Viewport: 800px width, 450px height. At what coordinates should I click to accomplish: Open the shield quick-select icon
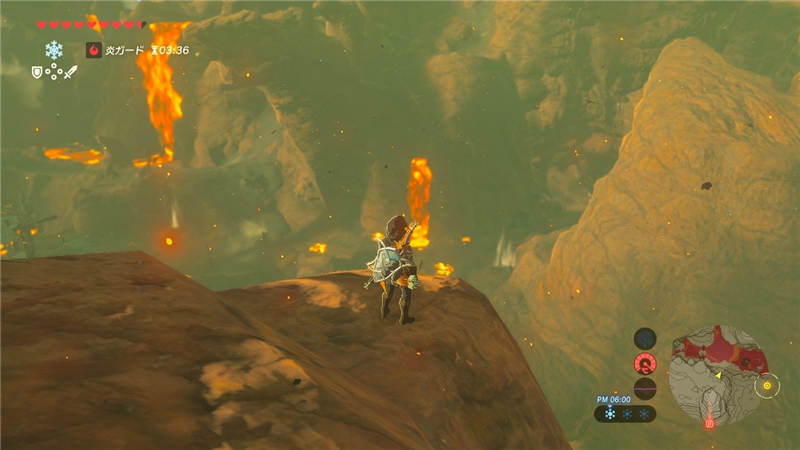37,72
